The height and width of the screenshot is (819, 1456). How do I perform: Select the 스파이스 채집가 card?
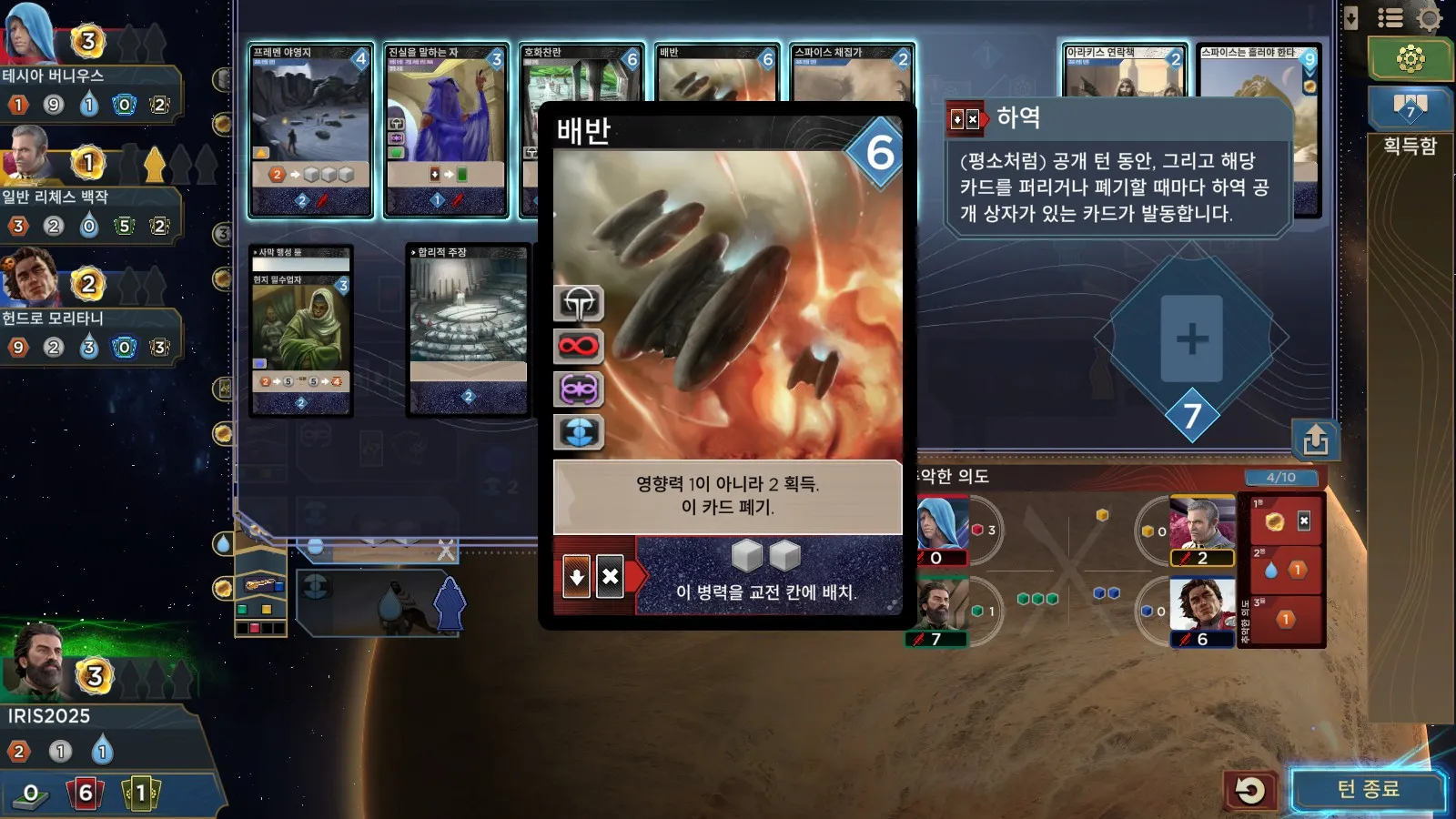850,71
